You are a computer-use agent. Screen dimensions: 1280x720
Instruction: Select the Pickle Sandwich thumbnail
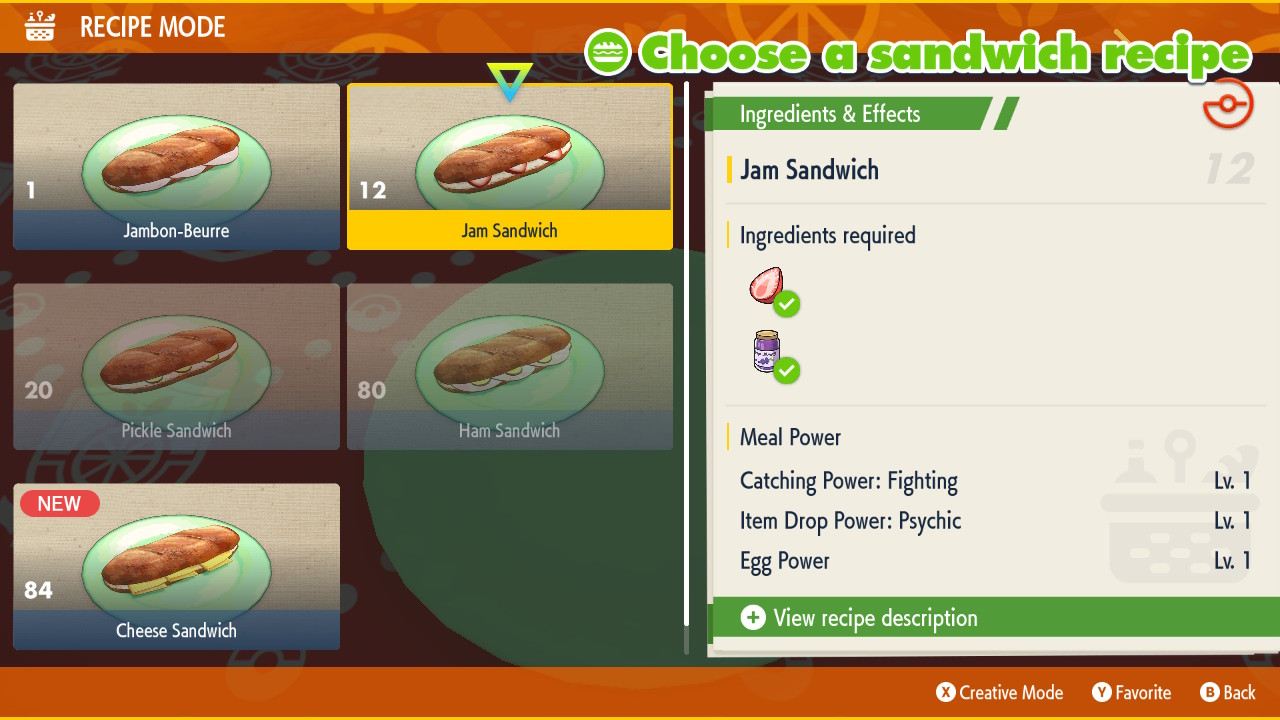coord(176,366)
